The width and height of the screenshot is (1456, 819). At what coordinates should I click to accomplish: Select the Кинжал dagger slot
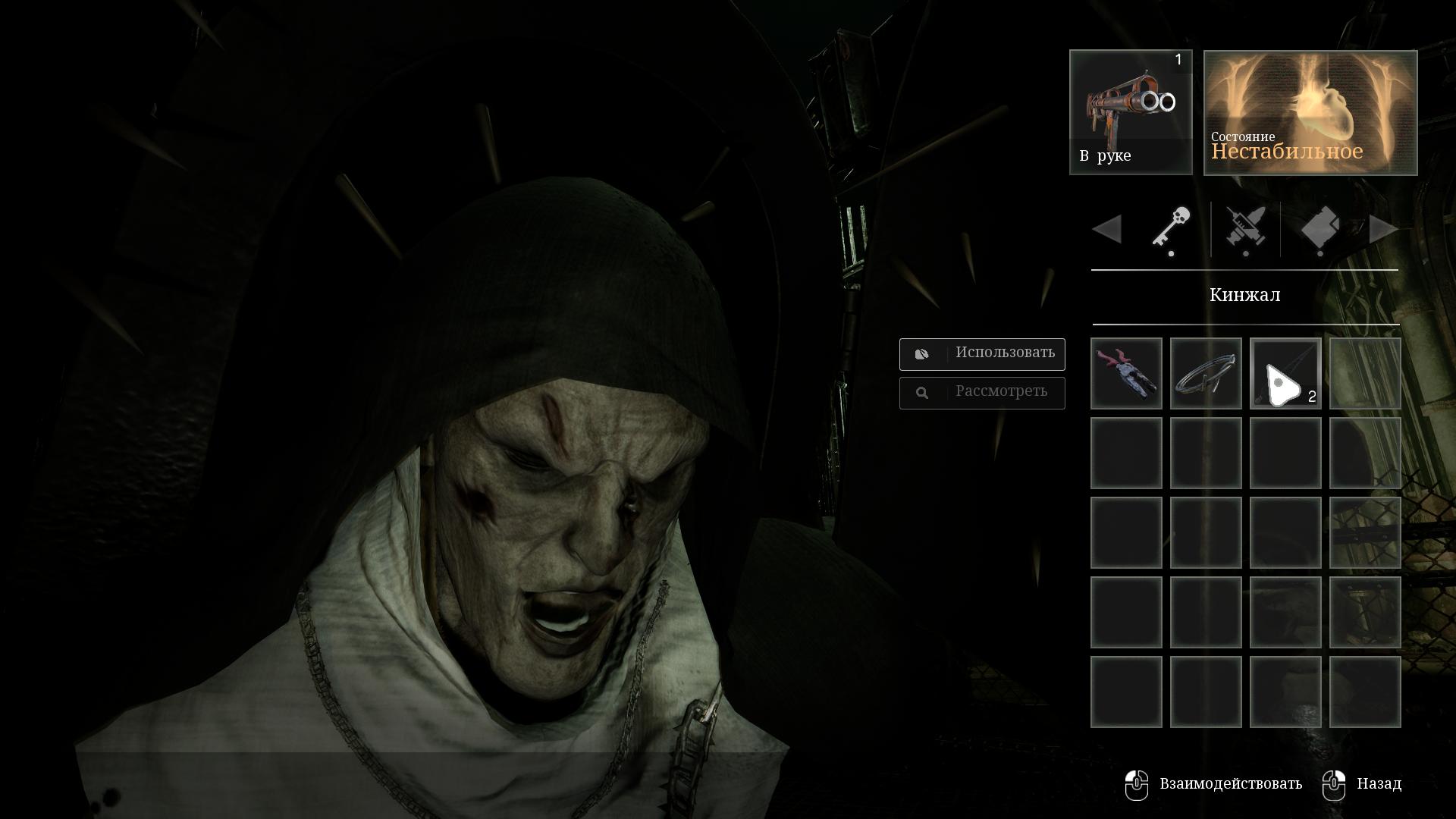coord(1285,374)
